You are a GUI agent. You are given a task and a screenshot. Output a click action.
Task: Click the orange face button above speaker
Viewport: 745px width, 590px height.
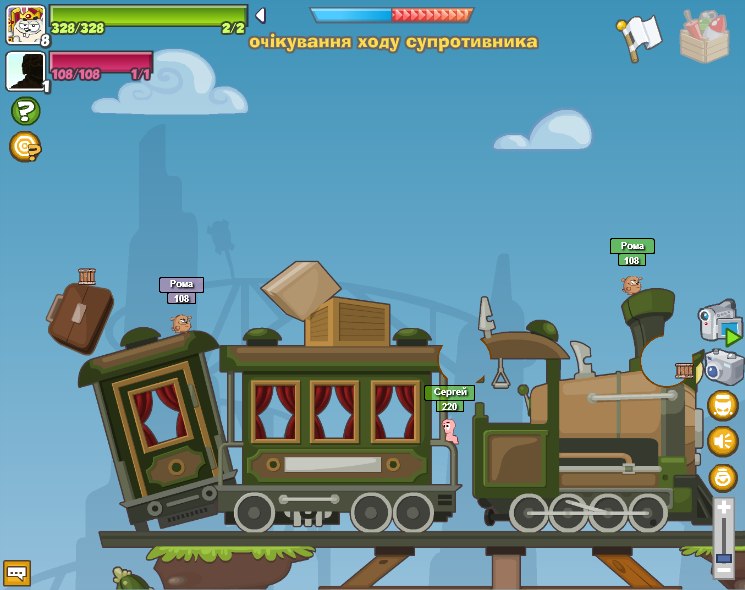(722, 405)
